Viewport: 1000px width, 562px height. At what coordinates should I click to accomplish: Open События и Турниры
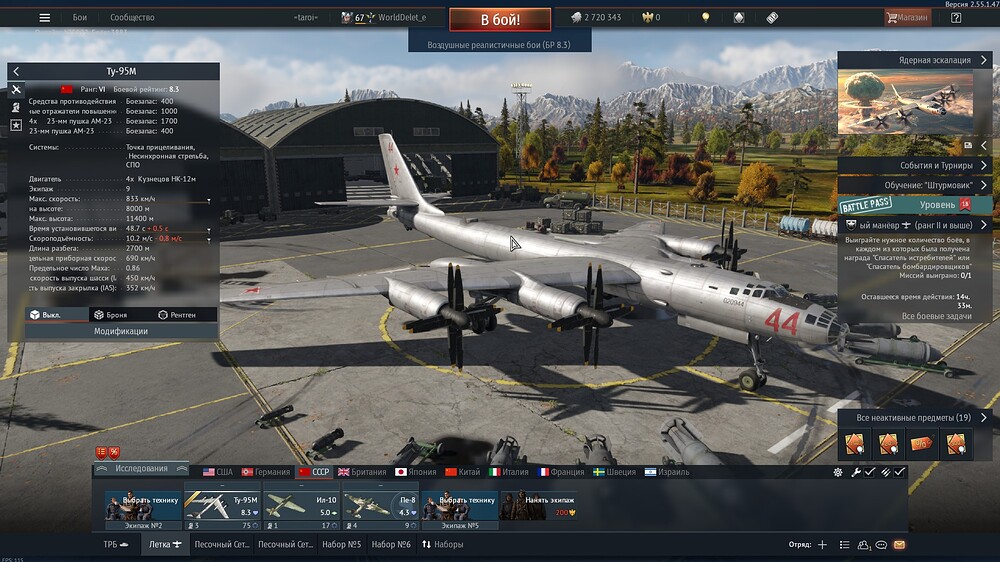(914, 165)
